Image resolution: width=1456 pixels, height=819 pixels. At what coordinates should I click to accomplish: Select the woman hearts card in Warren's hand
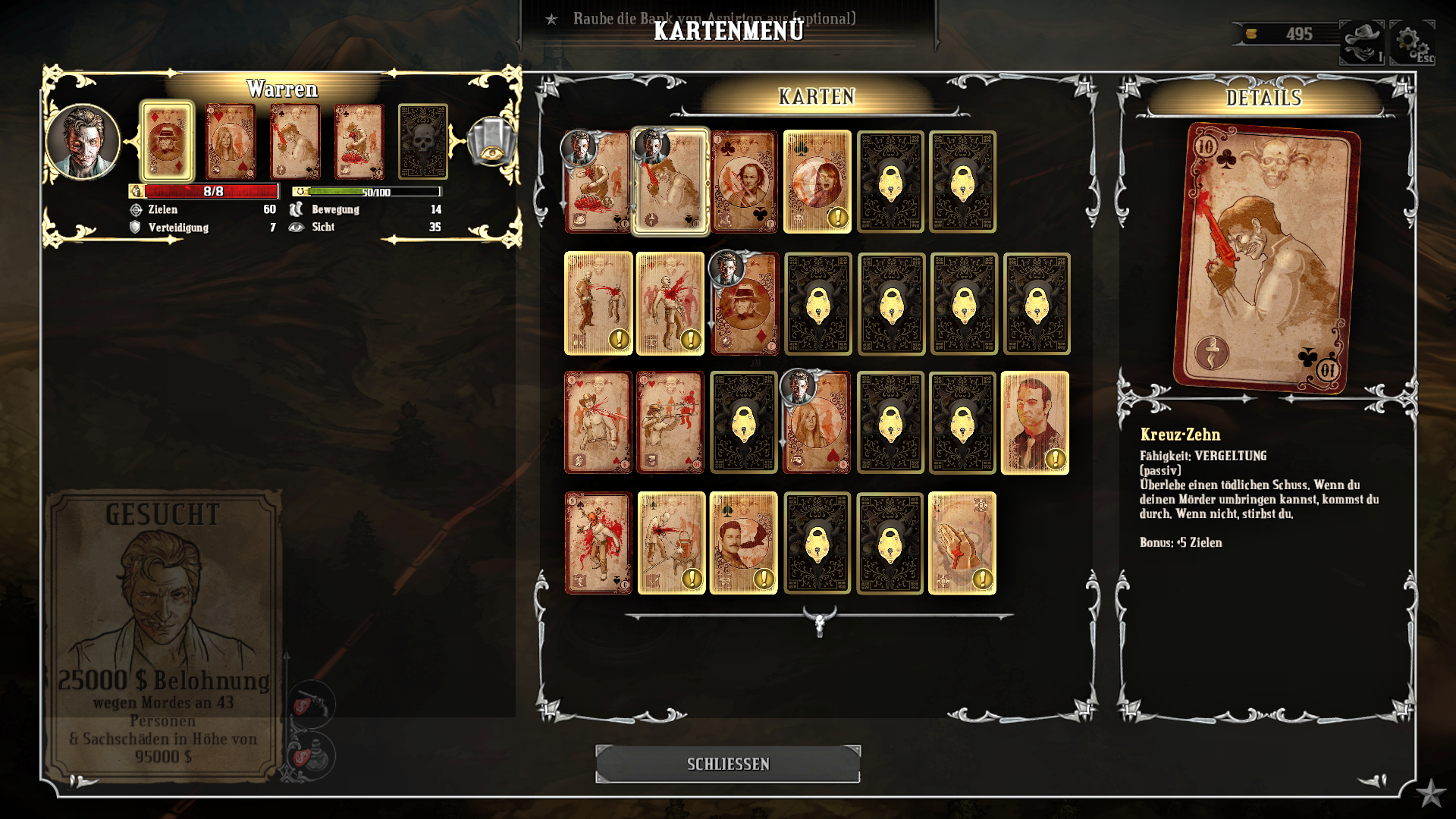[231, 142]
